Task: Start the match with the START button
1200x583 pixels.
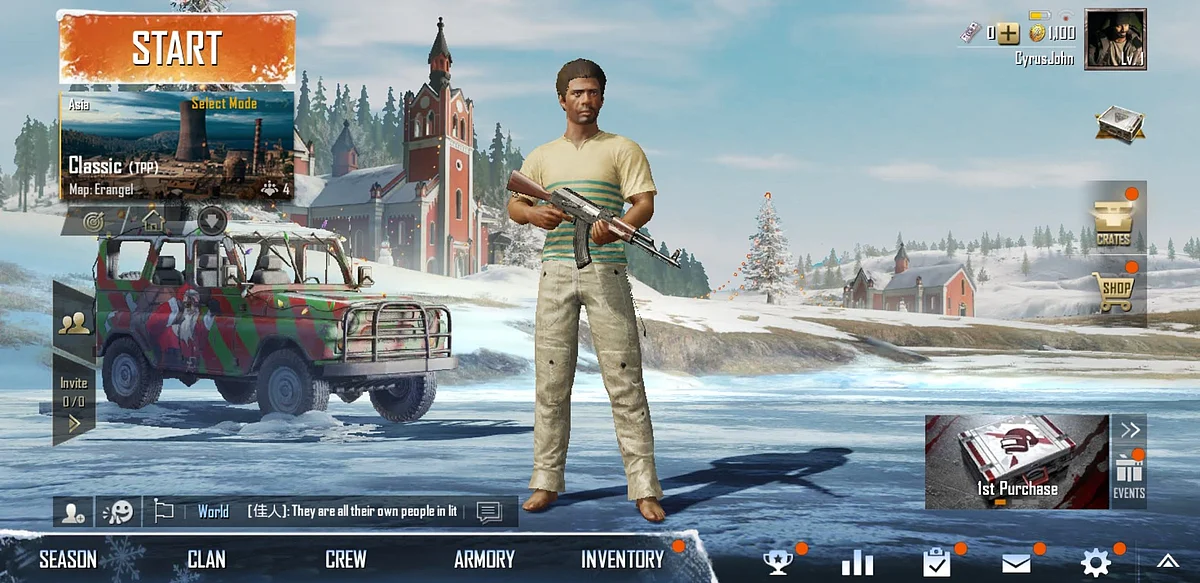Action: coord(177,47)
